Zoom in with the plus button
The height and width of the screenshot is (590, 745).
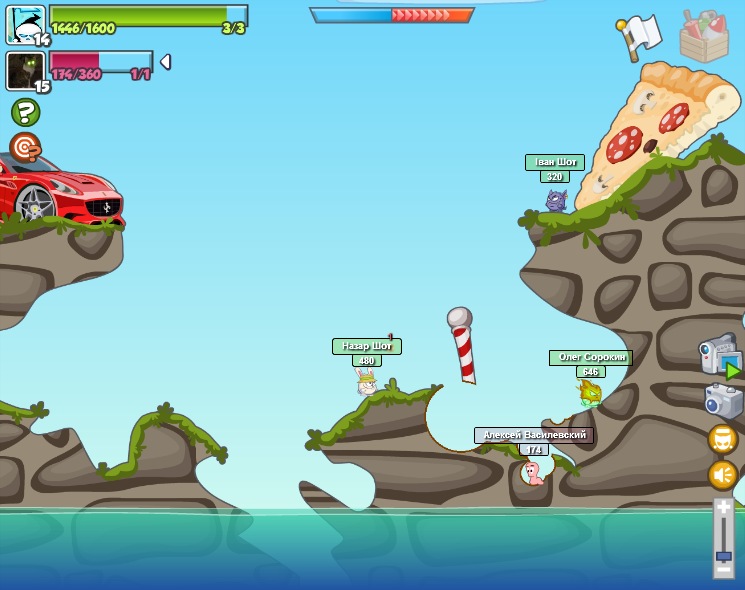[724, 509]
